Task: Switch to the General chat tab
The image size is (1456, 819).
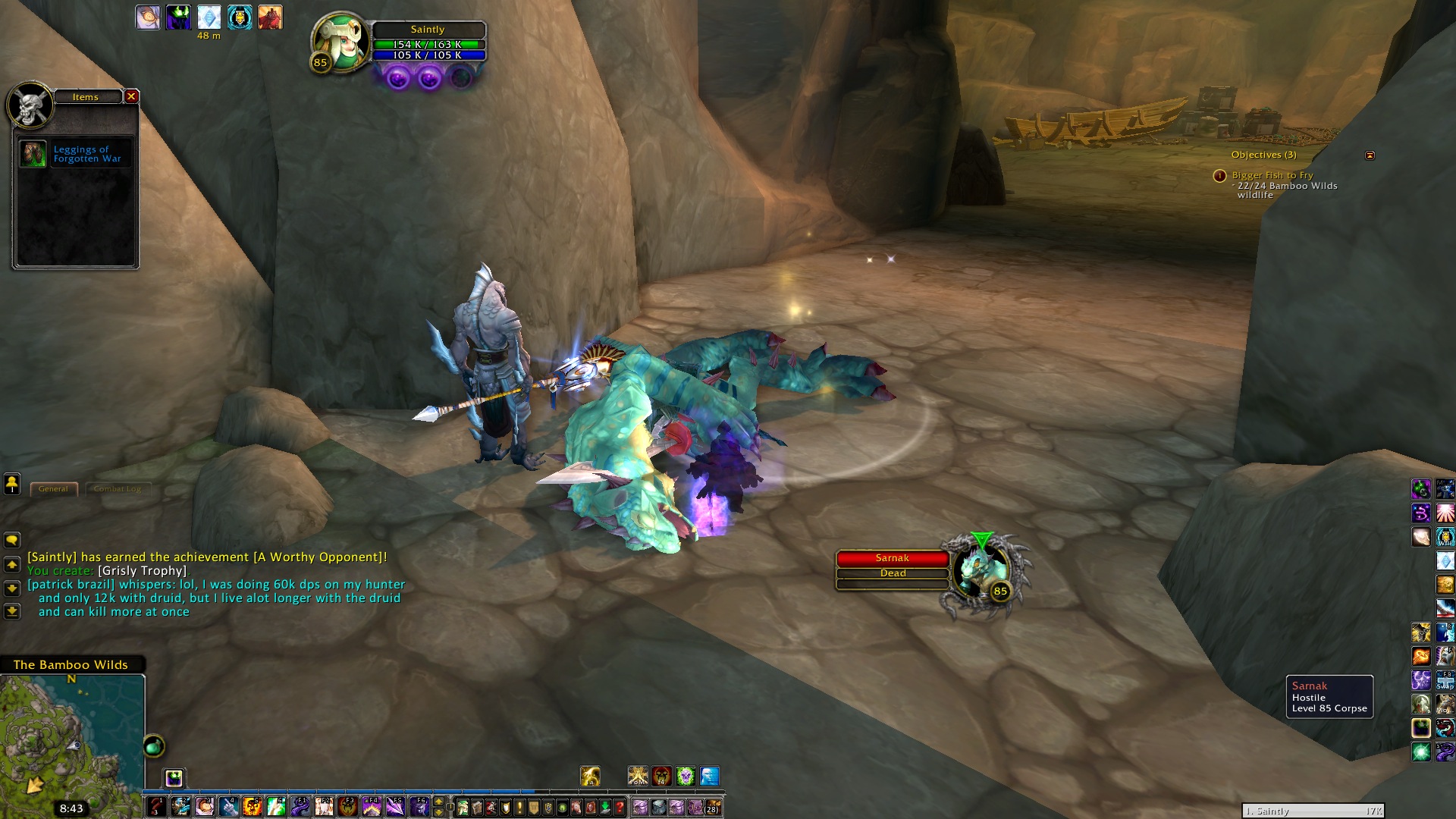Action: 53,489
